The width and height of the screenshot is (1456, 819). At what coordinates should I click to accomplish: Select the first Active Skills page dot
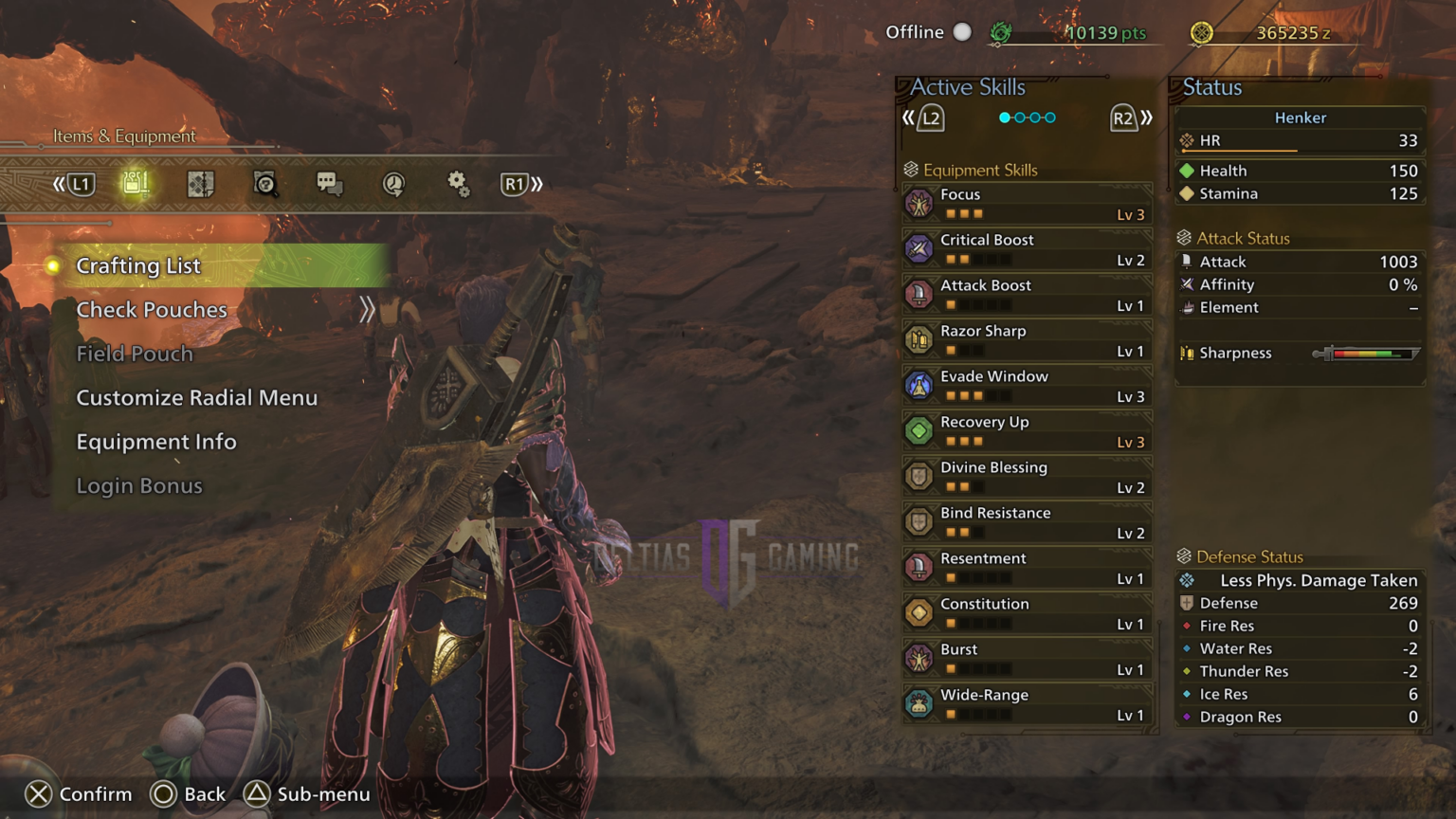click(x=1003, y=118)
